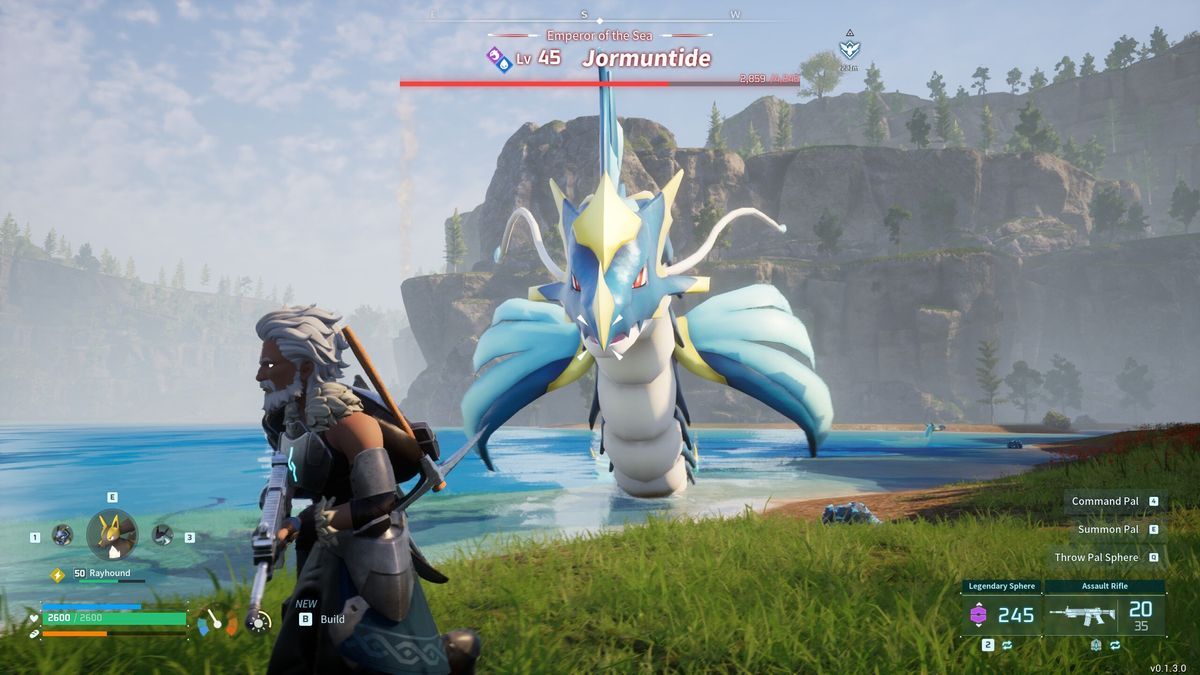The image size is (1200, 675).
Task: Click the swap arrows under Legendary Sphere
Action: [x=1007, y=645]
